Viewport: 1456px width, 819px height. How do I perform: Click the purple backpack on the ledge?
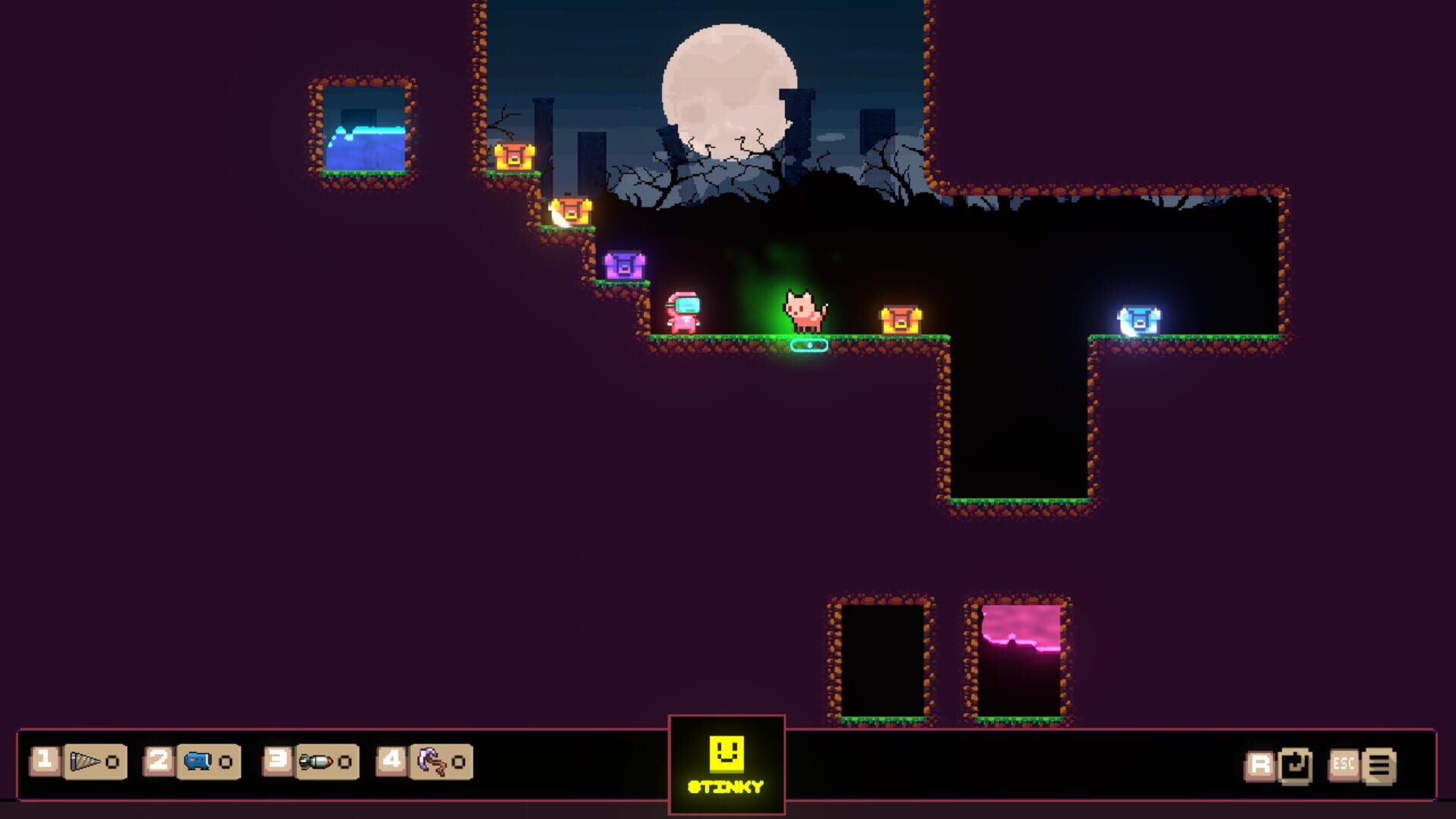pos(623,265)
